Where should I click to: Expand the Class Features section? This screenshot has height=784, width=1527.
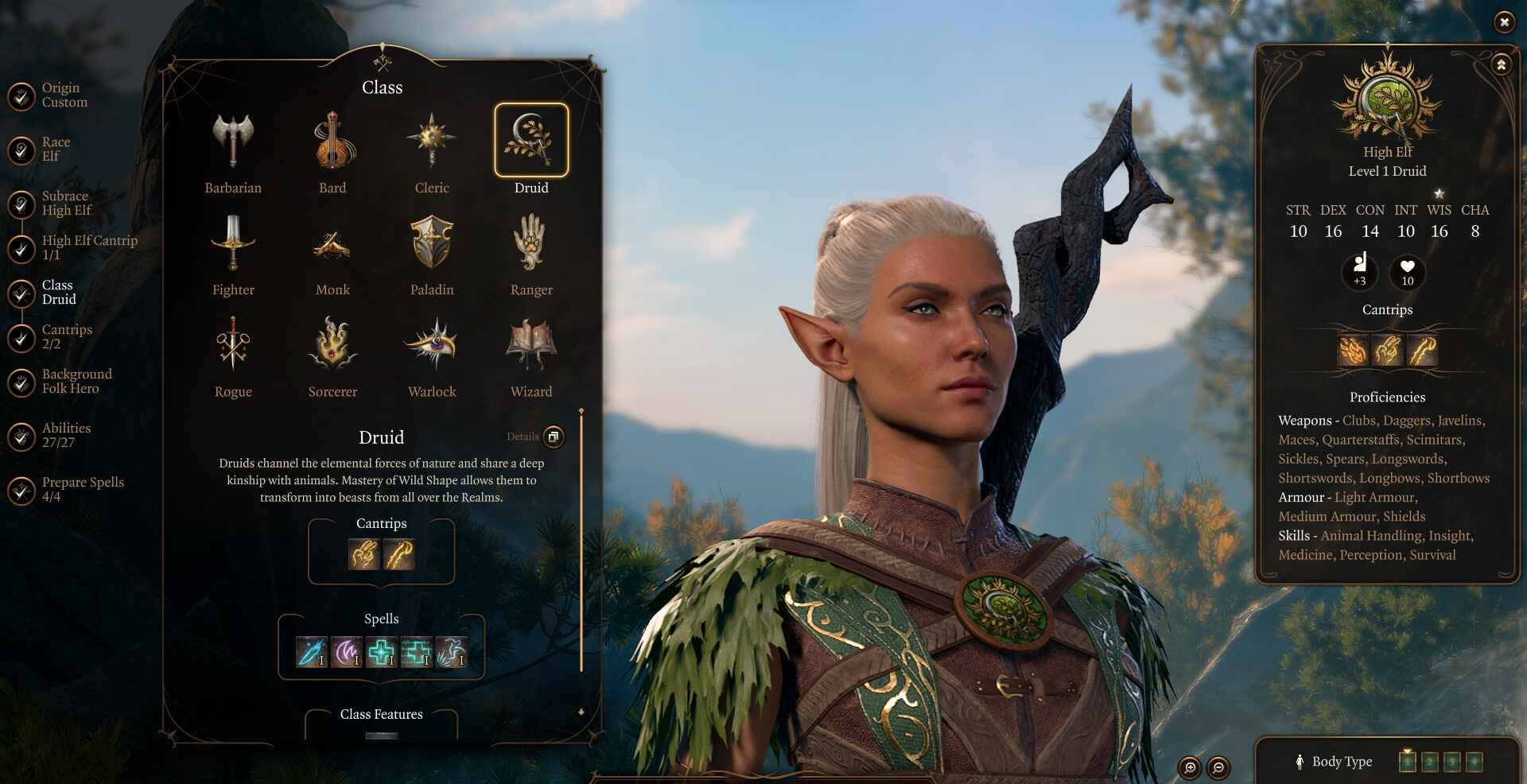click(381, 714)
